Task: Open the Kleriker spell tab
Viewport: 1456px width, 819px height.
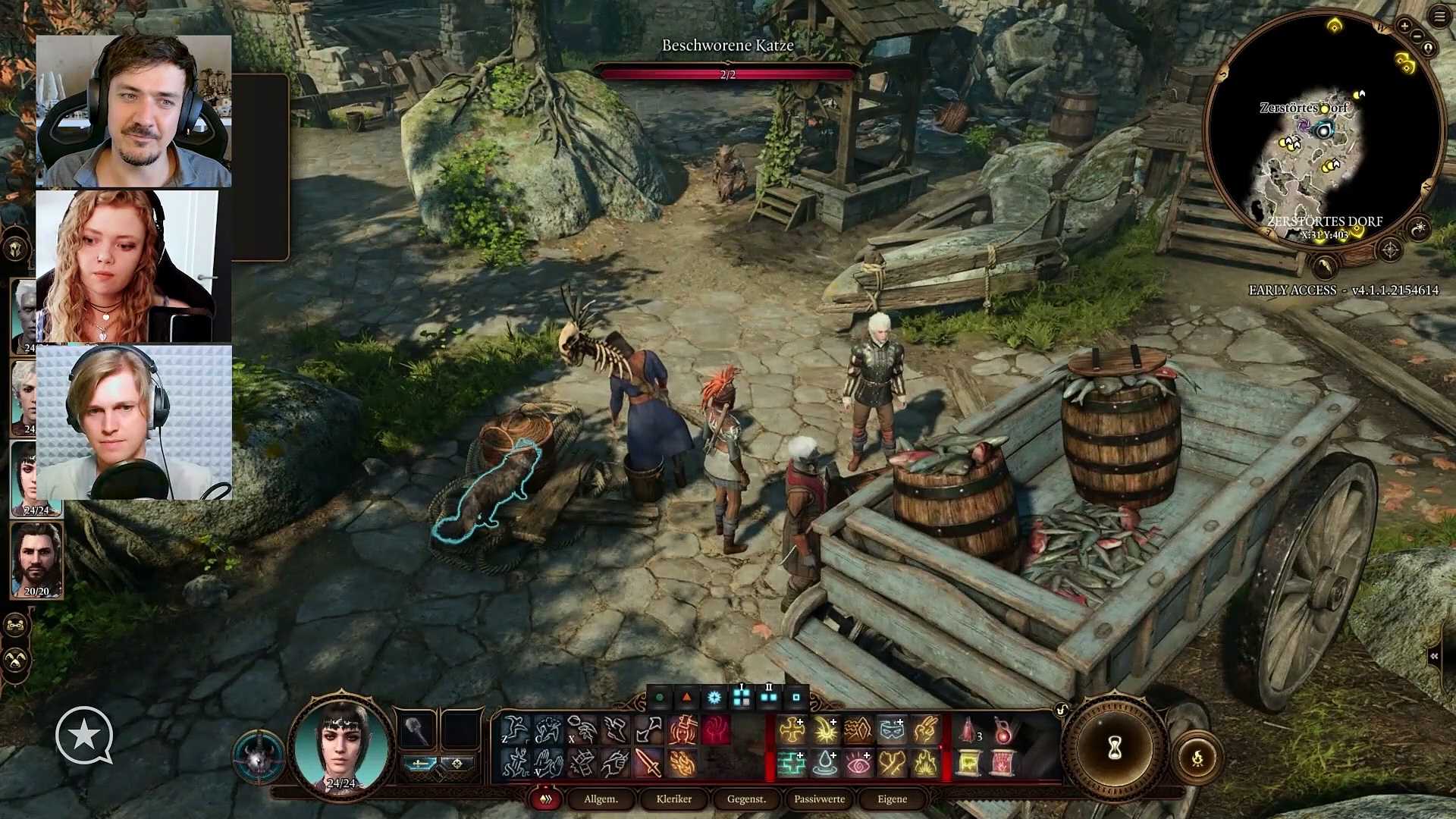Action: (673, 799)
